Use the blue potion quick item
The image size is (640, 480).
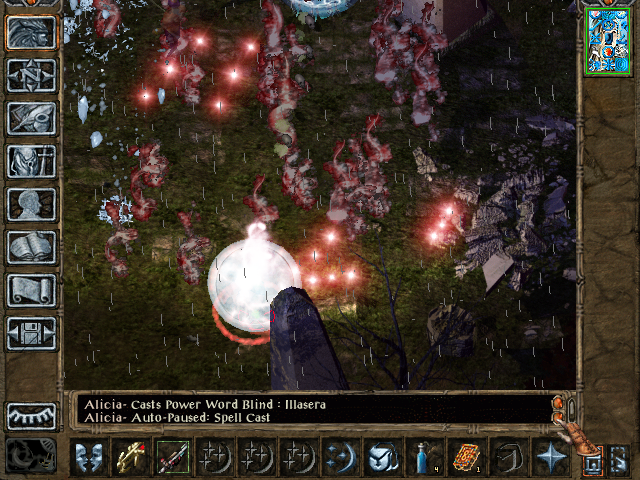coord(424,457)
